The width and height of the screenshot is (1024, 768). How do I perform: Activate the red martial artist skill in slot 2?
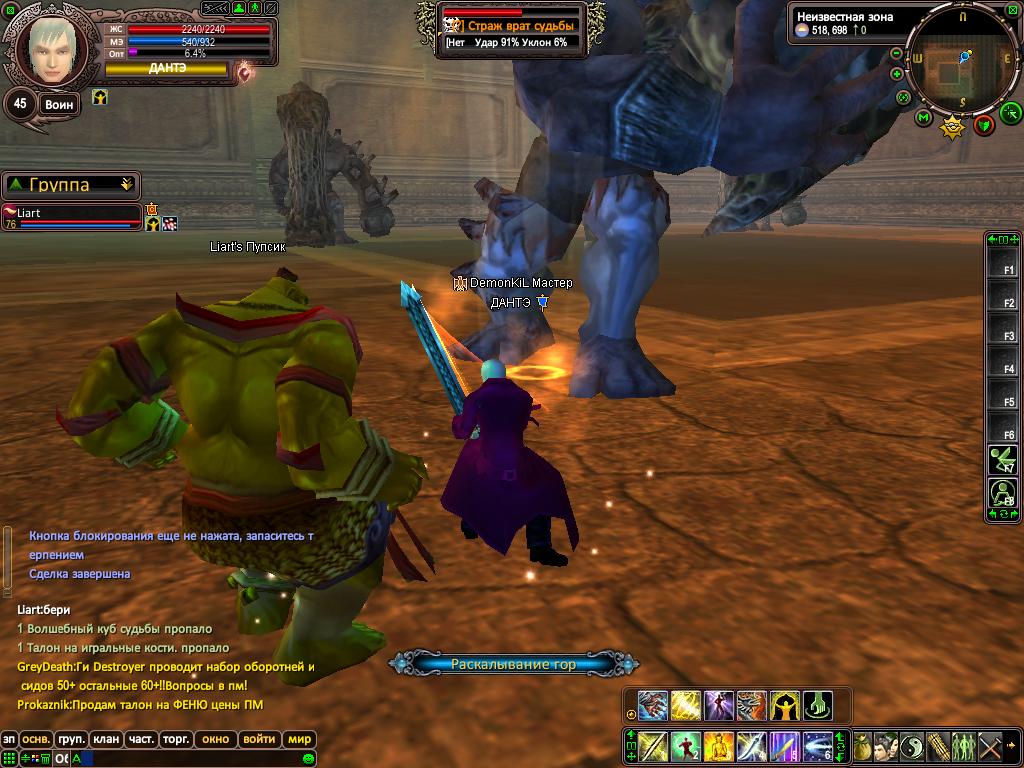[x=685, y=746]
